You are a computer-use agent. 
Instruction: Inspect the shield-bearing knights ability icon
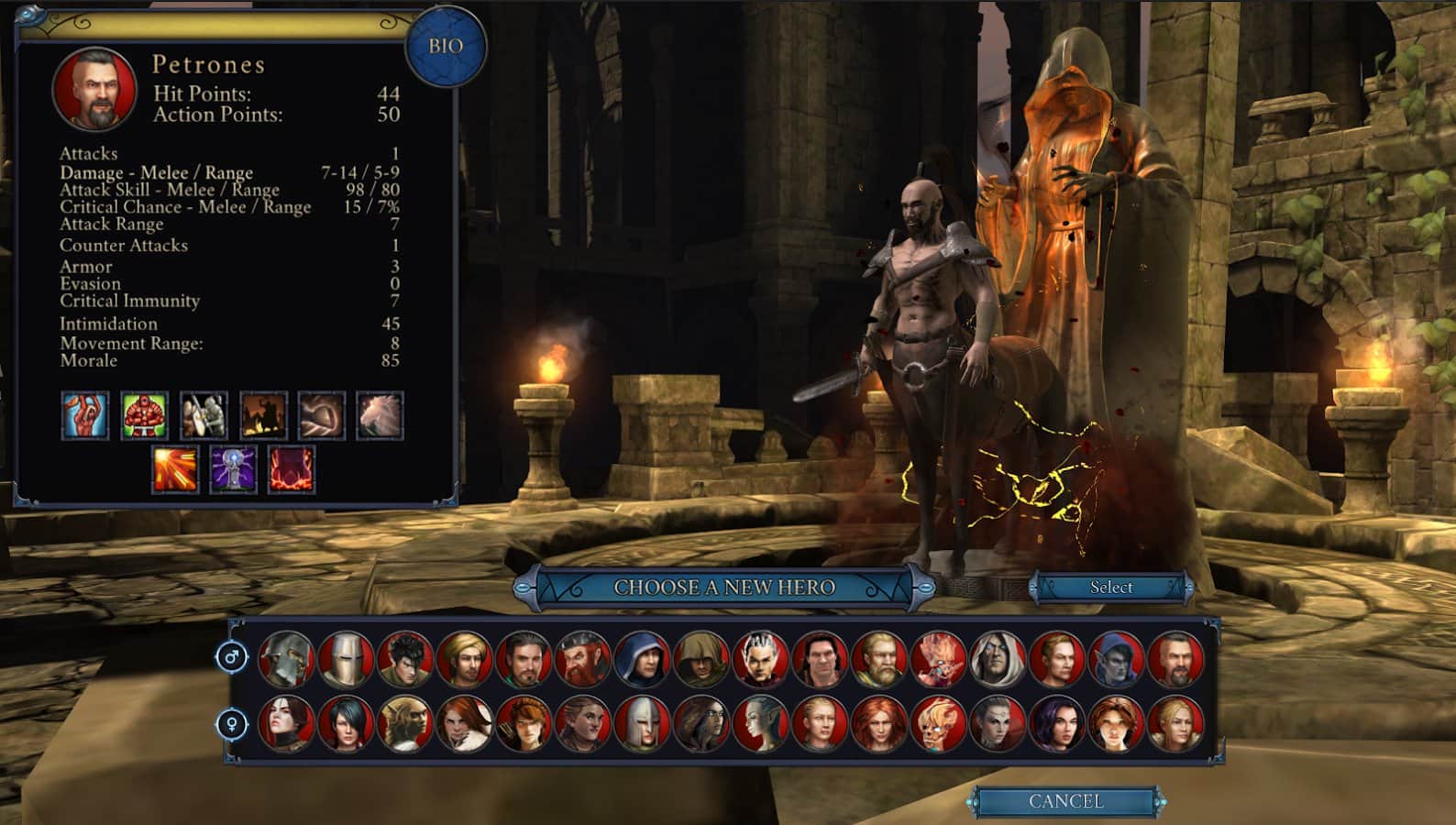(x=204, y=416)
